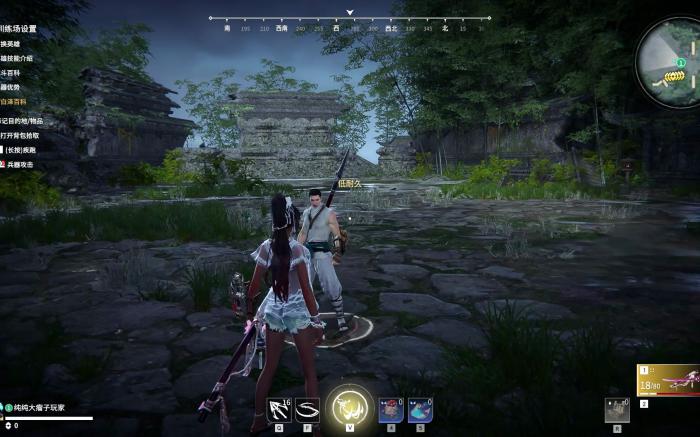
Task: Open the weapon advantage entry (器优势)
Action: coord(13,88)
